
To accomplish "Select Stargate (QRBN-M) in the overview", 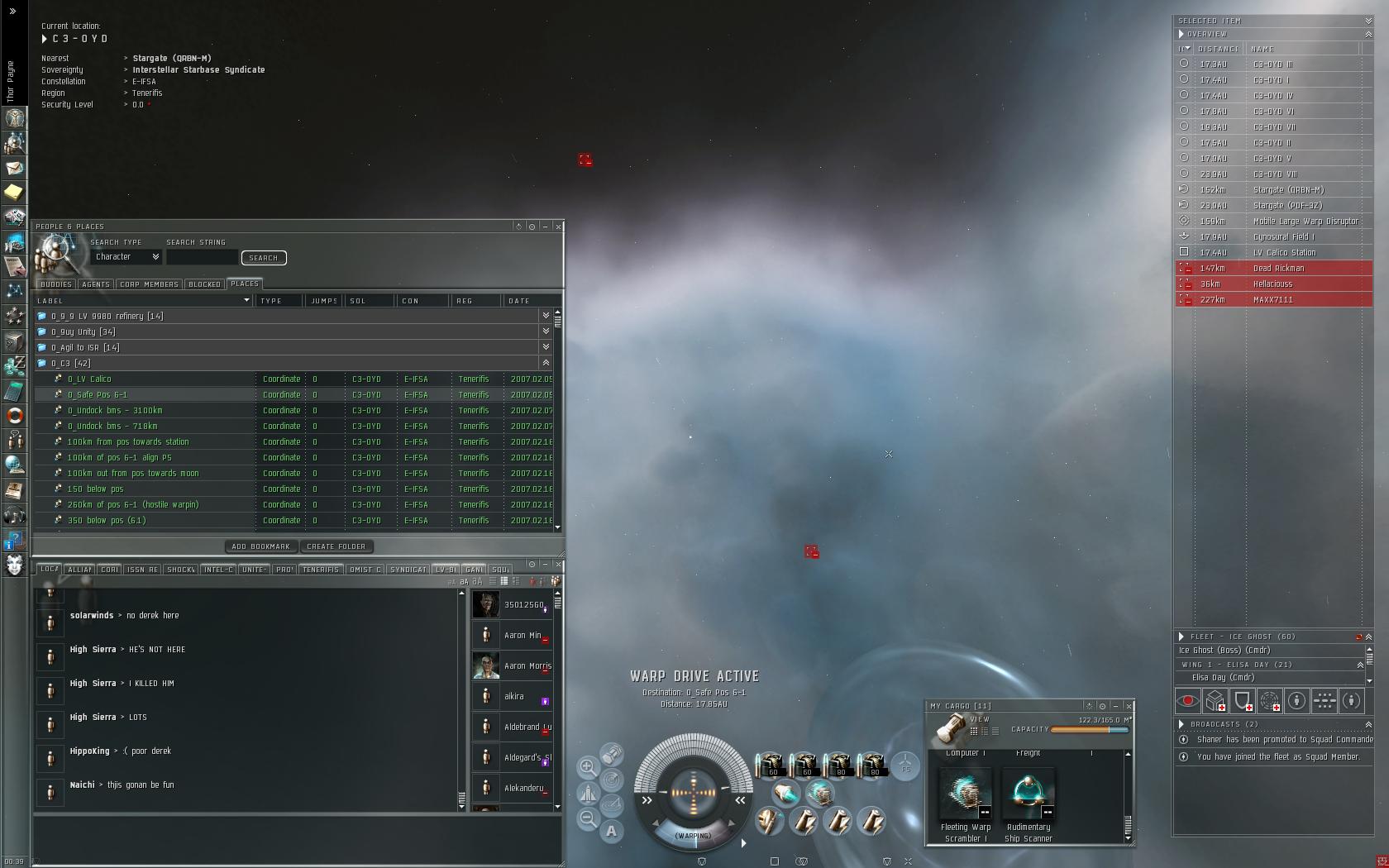I will 1288,190.
